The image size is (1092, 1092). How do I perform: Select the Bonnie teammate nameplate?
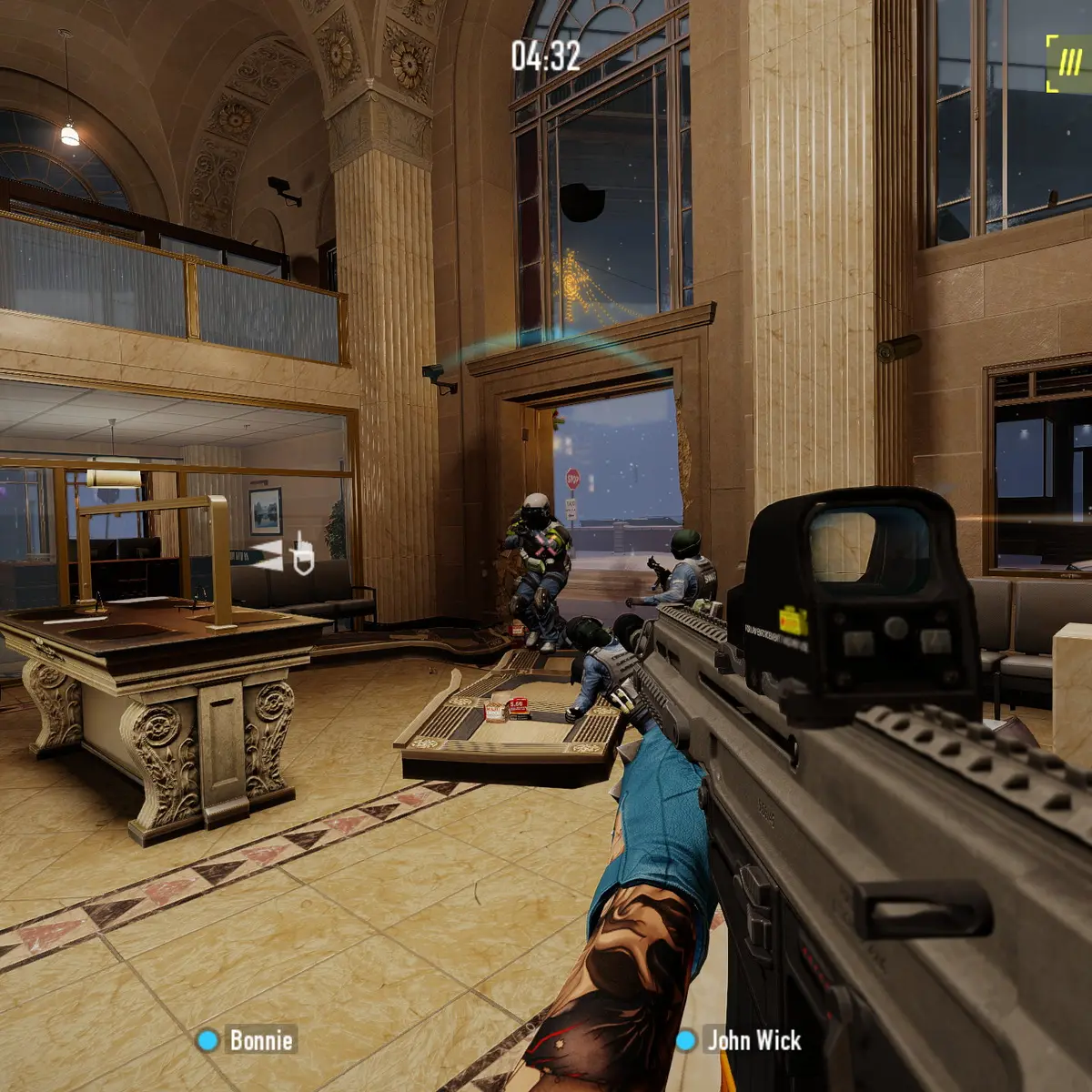pyautogui.click(x=248, y=1040)
